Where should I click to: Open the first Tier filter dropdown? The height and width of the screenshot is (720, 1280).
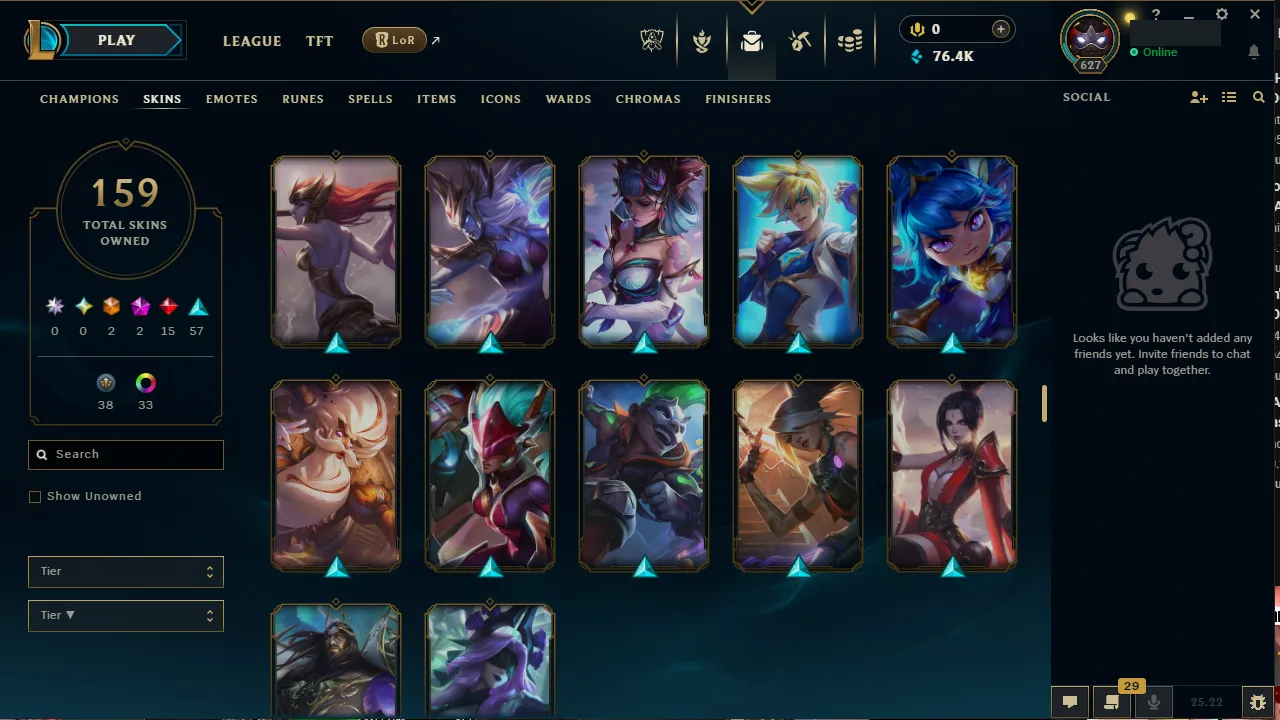125,571
